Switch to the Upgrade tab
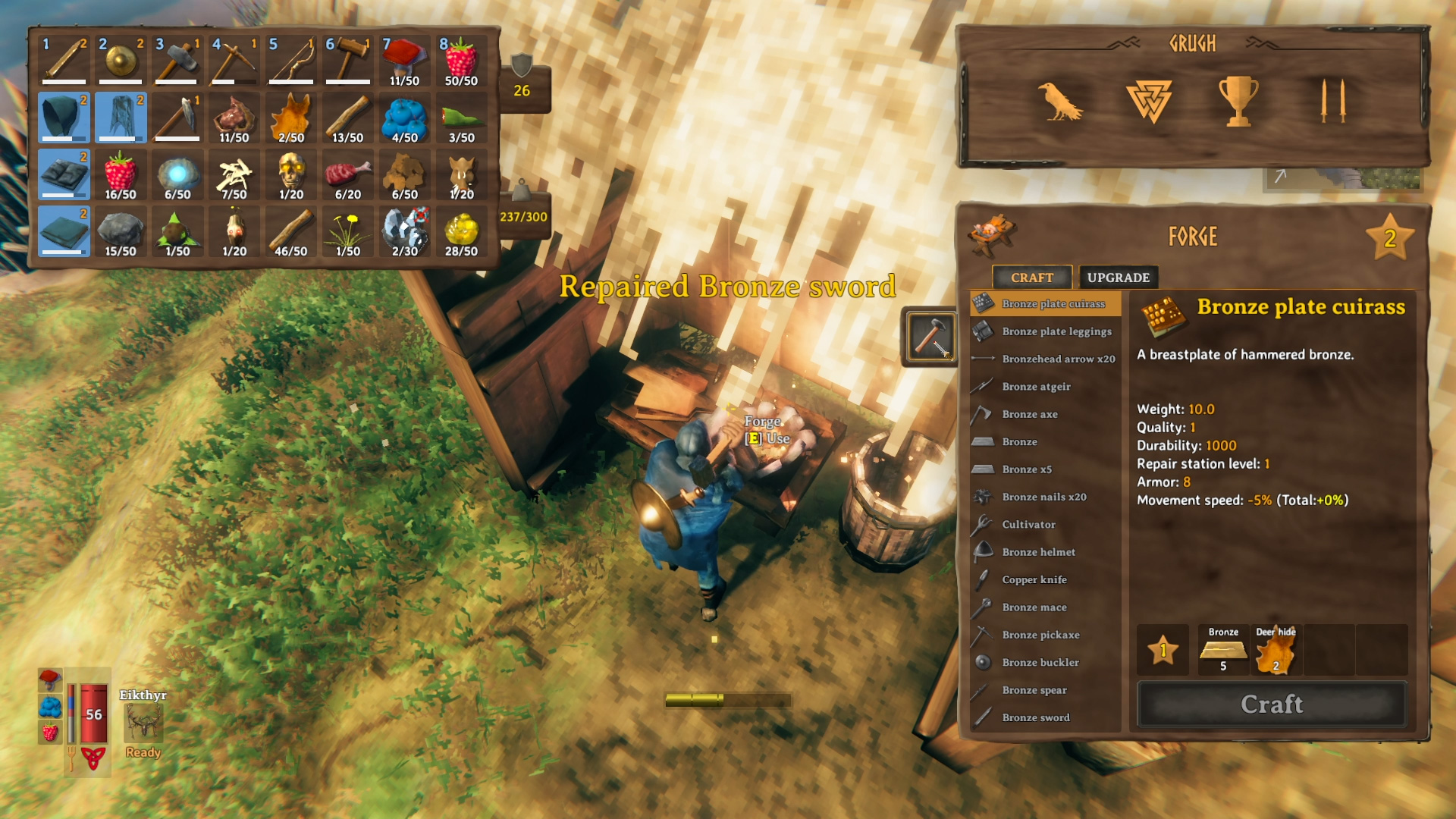The height and width of the screenshot is (819, 1456). (x=1119, y=277)
